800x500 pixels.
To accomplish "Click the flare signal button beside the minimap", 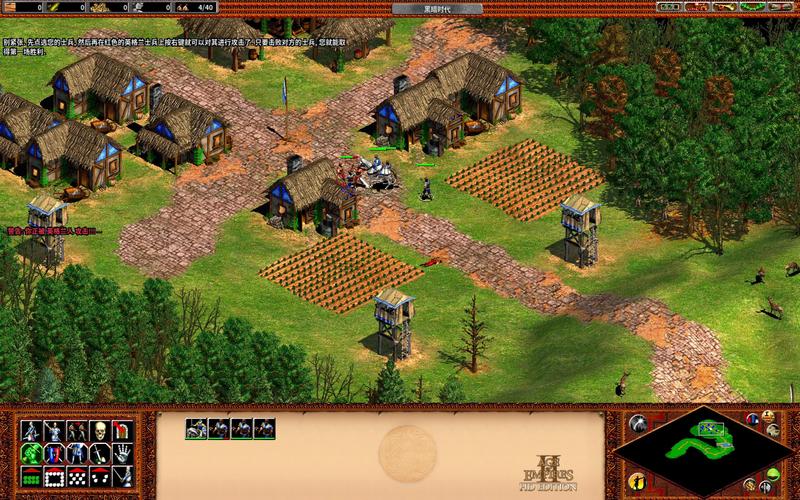I will pyautogui.click(x=637, y=424).
